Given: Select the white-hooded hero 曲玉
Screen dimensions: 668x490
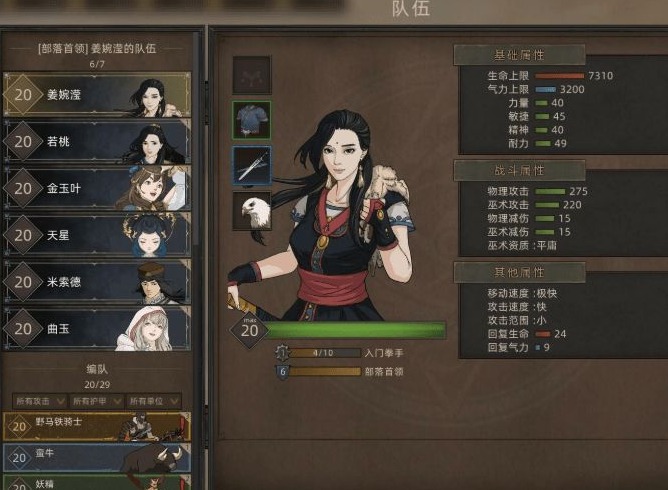Looking at the screenshot, I should (97, 328).
